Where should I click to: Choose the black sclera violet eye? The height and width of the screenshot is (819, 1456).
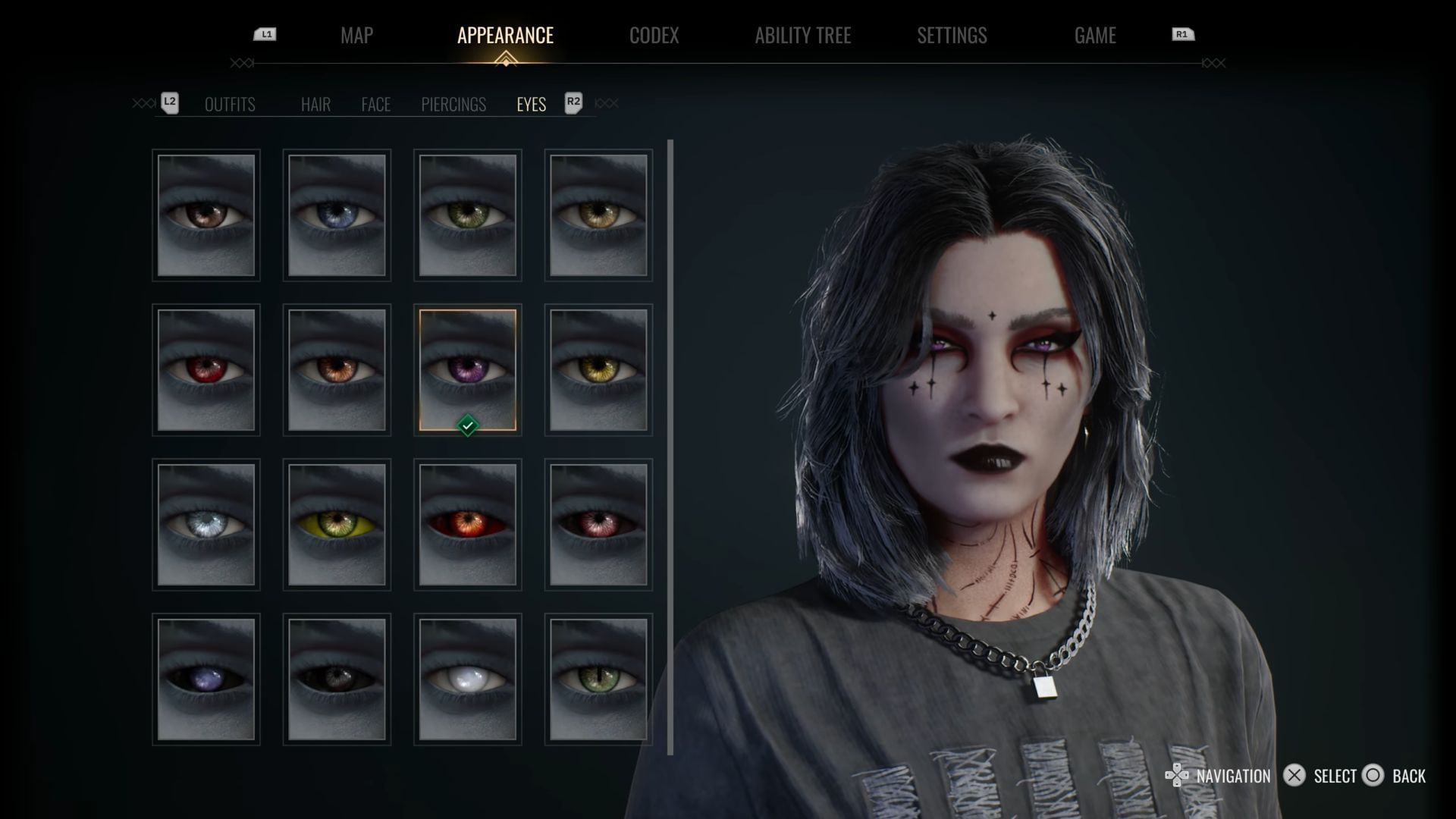click(206, 679)
